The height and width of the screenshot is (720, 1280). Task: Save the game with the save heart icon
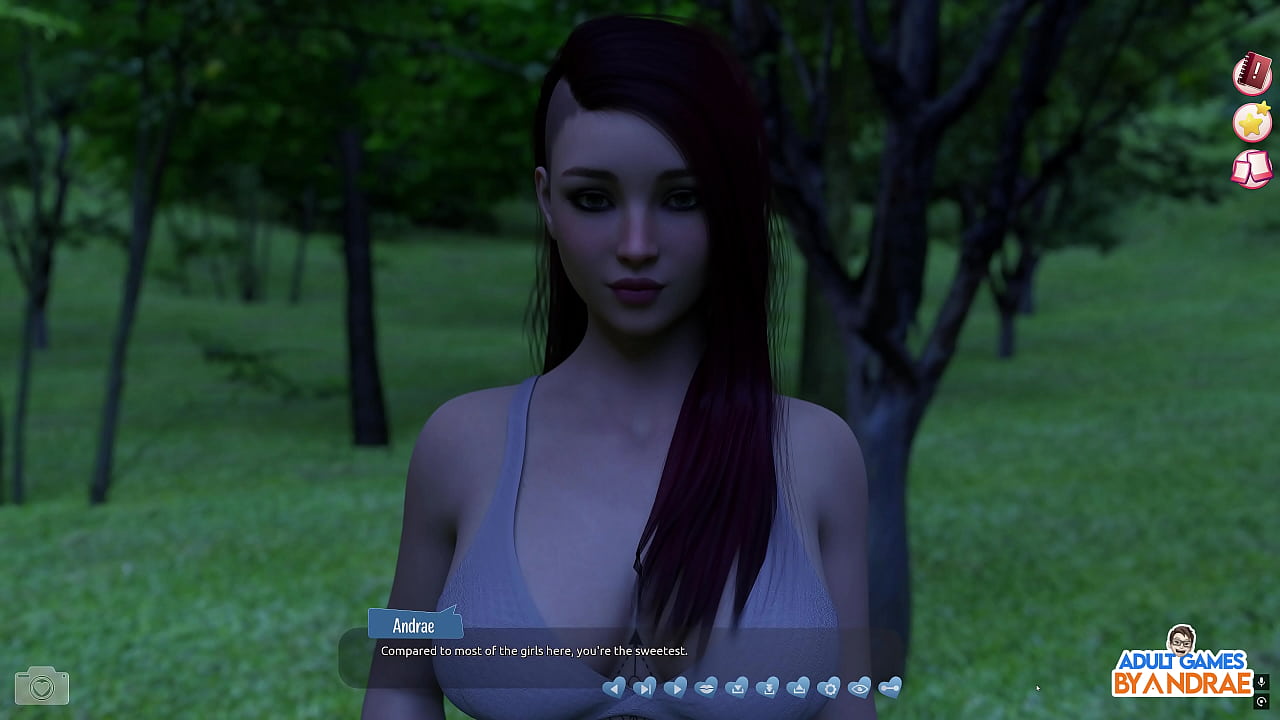[737, 688]
